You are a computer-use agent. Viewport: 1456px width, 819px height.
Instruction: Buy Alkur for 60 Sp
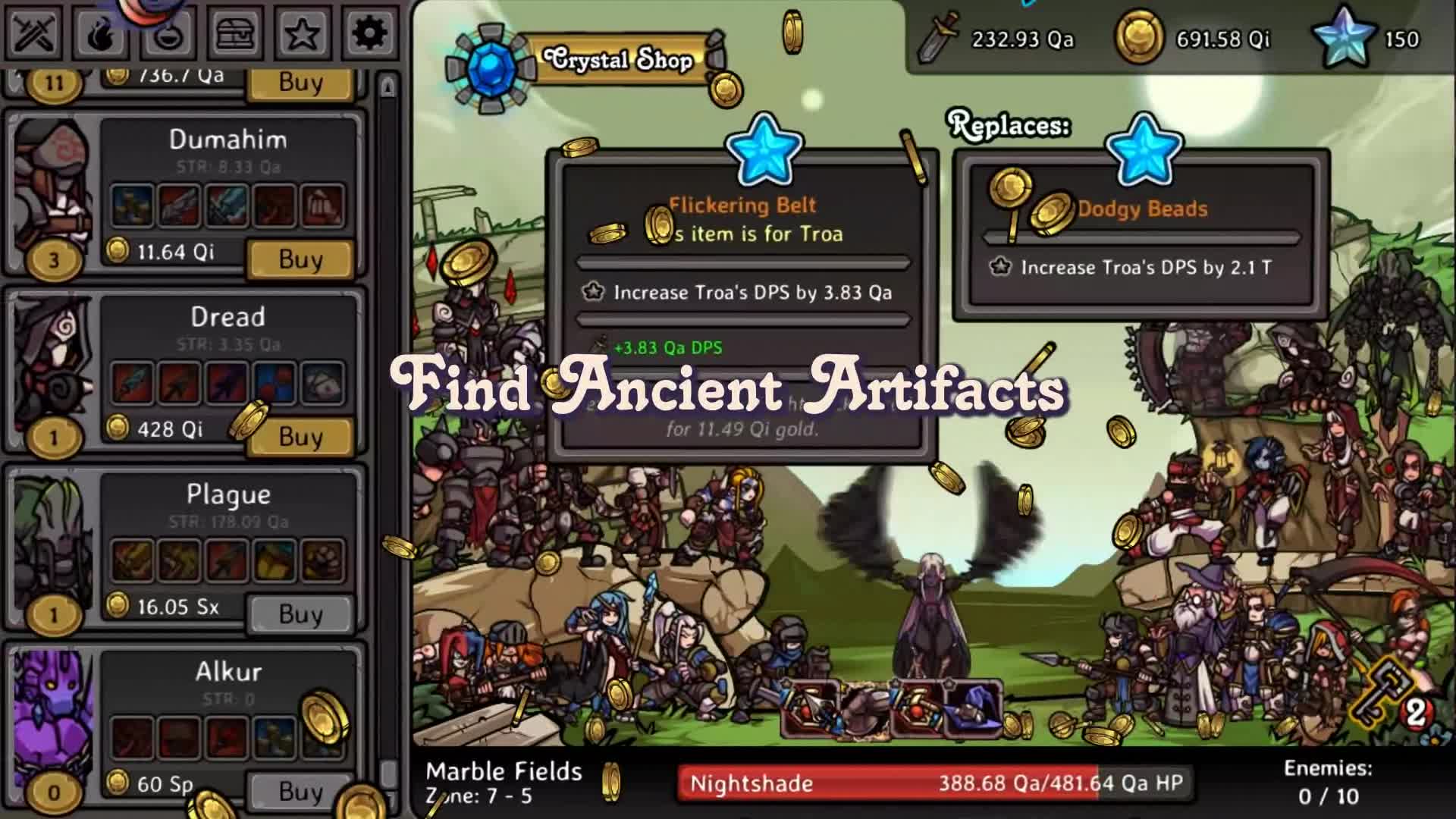coord(300,792)
